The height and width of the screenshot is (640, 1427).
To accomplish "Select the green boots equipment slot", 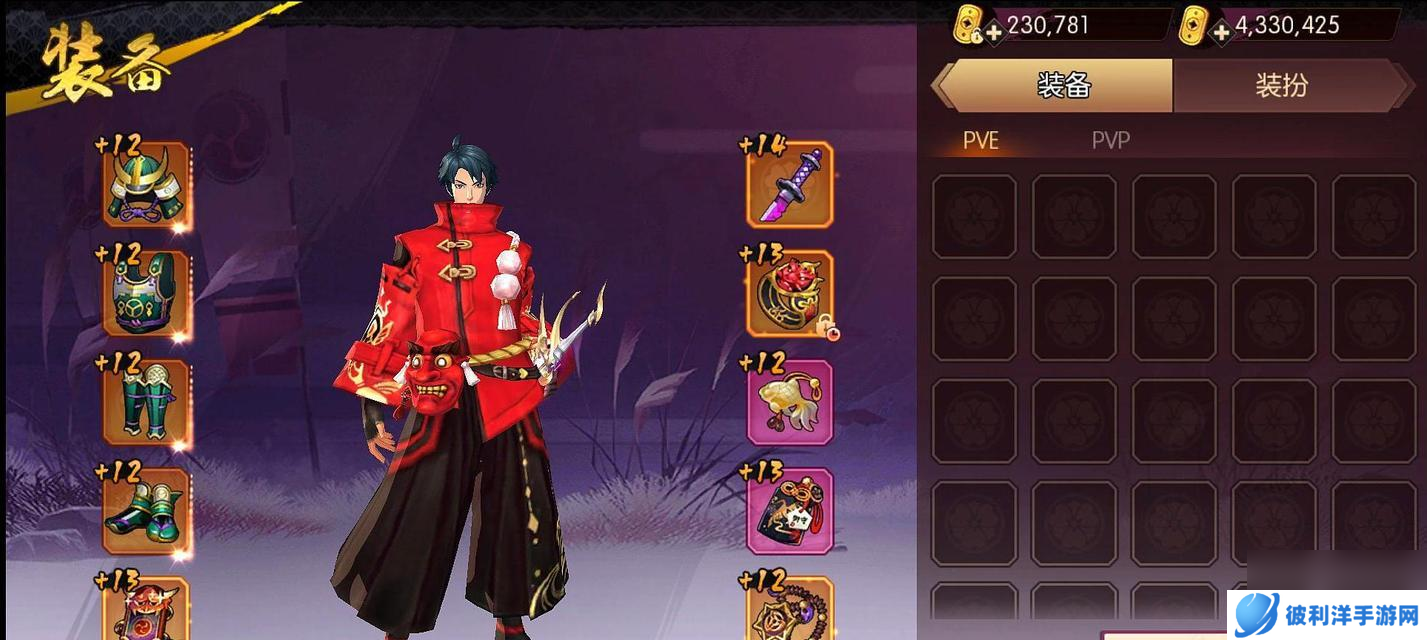I will 146,511.
